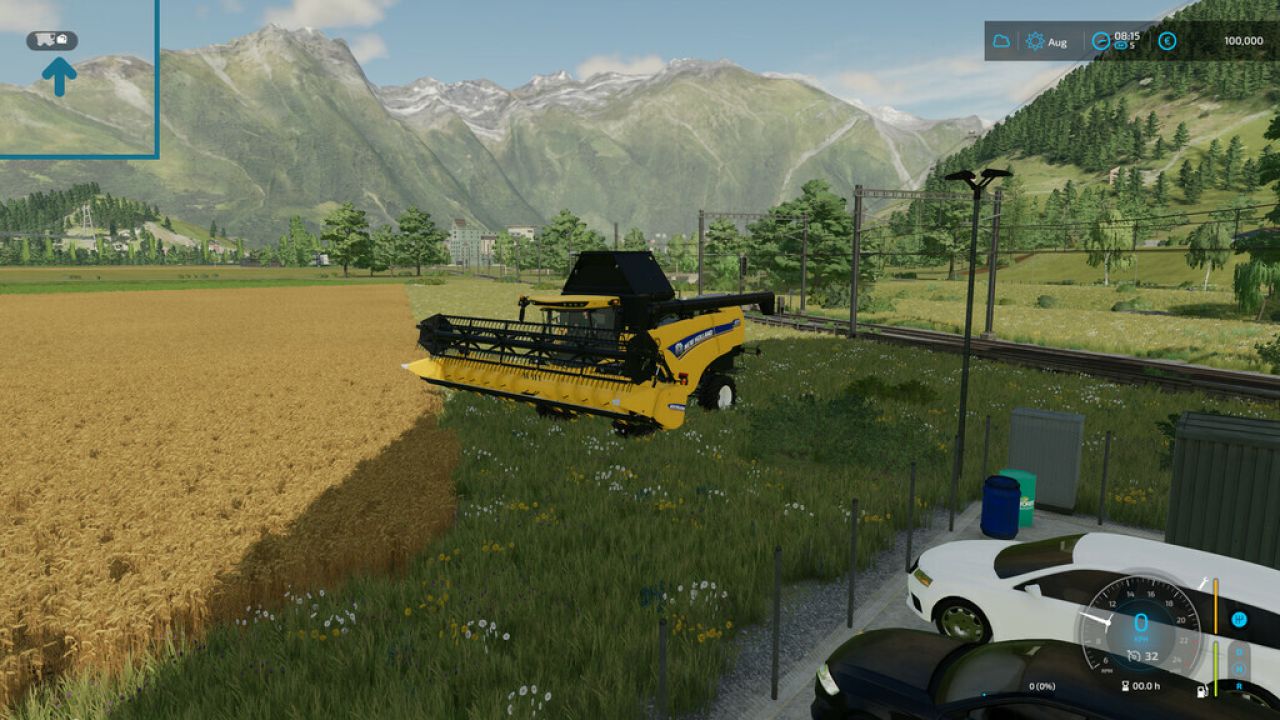Click the orange fuel gauge bar
This screenshot has height=720, width=1280.
(x=1215, y=604)
